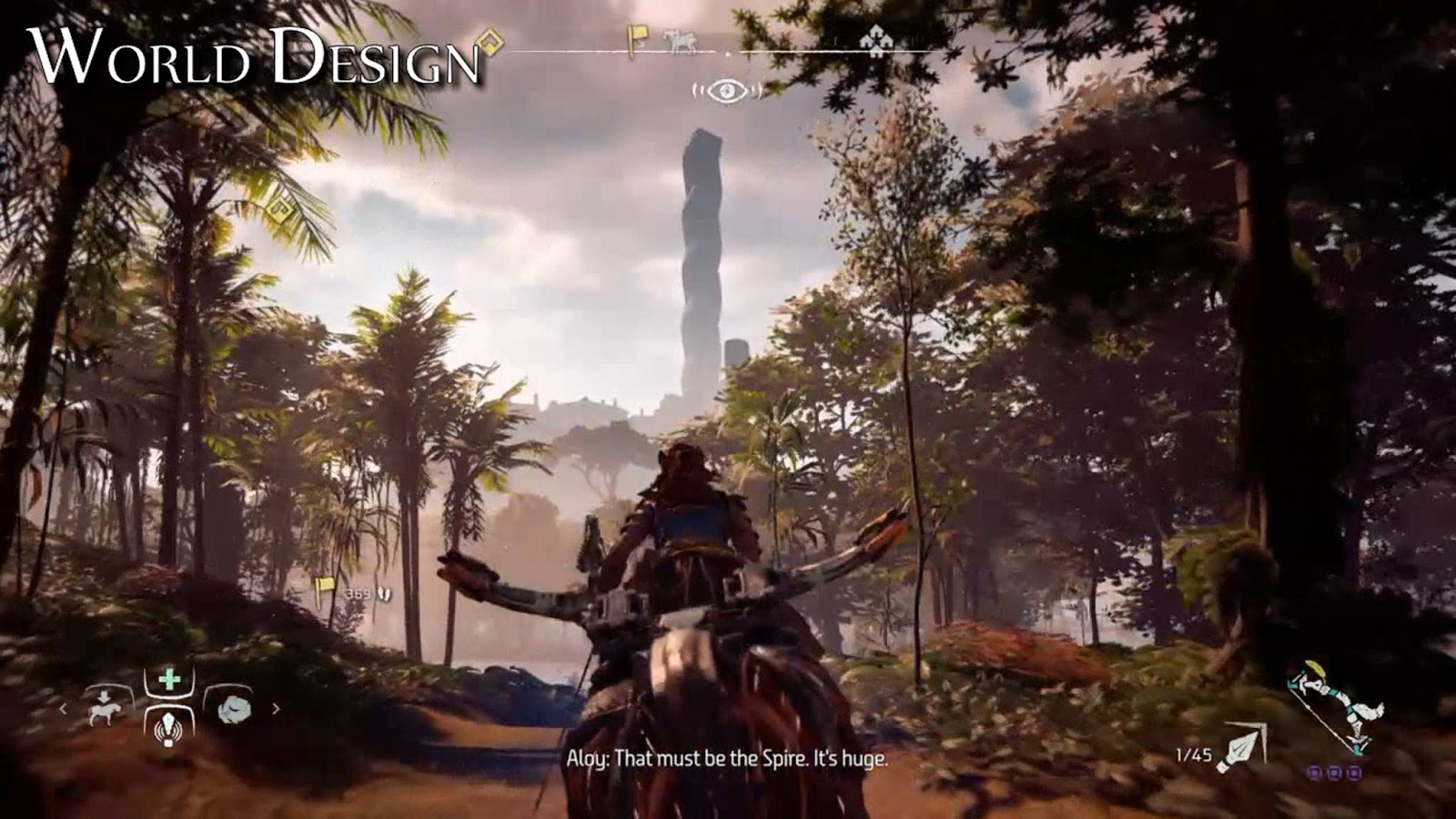Select the yellow quest flag on compass
The height and width of the screenshot is (819, 1456).
pos(638,39)
